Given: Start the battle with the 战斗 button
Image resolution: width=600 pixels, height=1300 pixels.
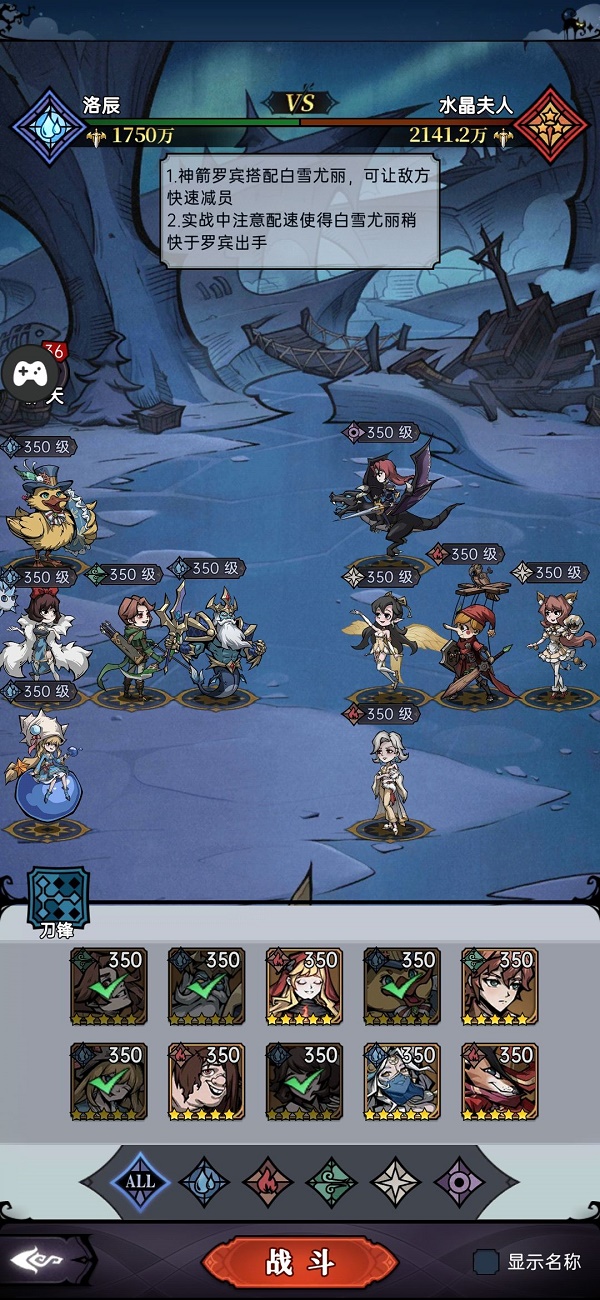Looking at the screenshot, I should point(300,1262).
